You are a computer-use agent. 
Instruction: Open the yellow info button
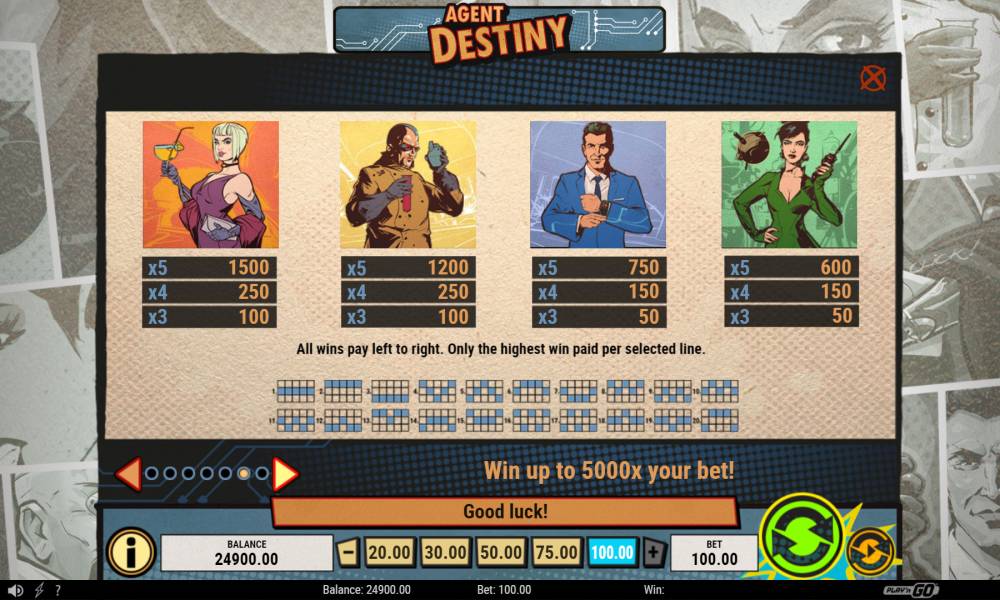coord(131,552)
